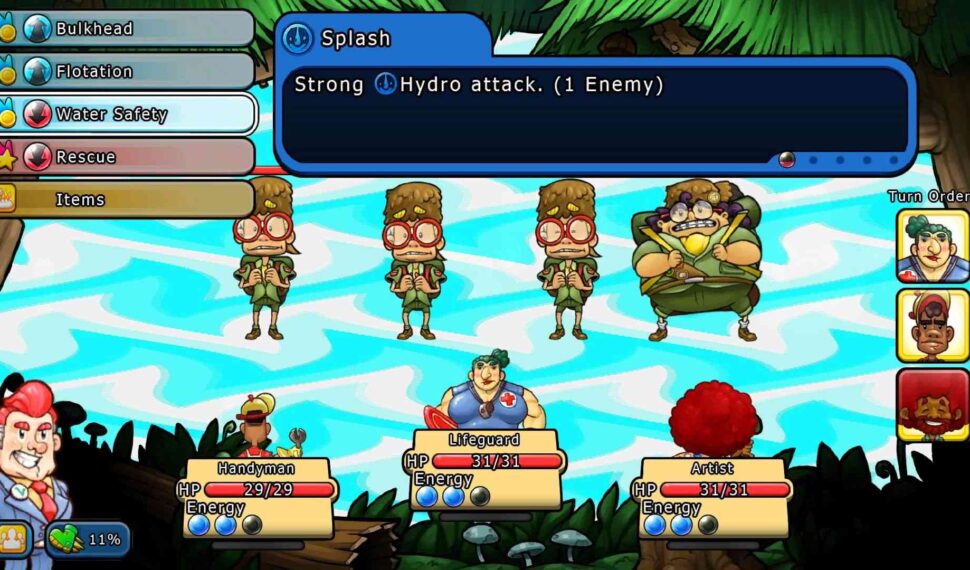Viewport: 970px width, 570px height.
Task: Click the green cash 11% meter
Action: pos(88,540)
